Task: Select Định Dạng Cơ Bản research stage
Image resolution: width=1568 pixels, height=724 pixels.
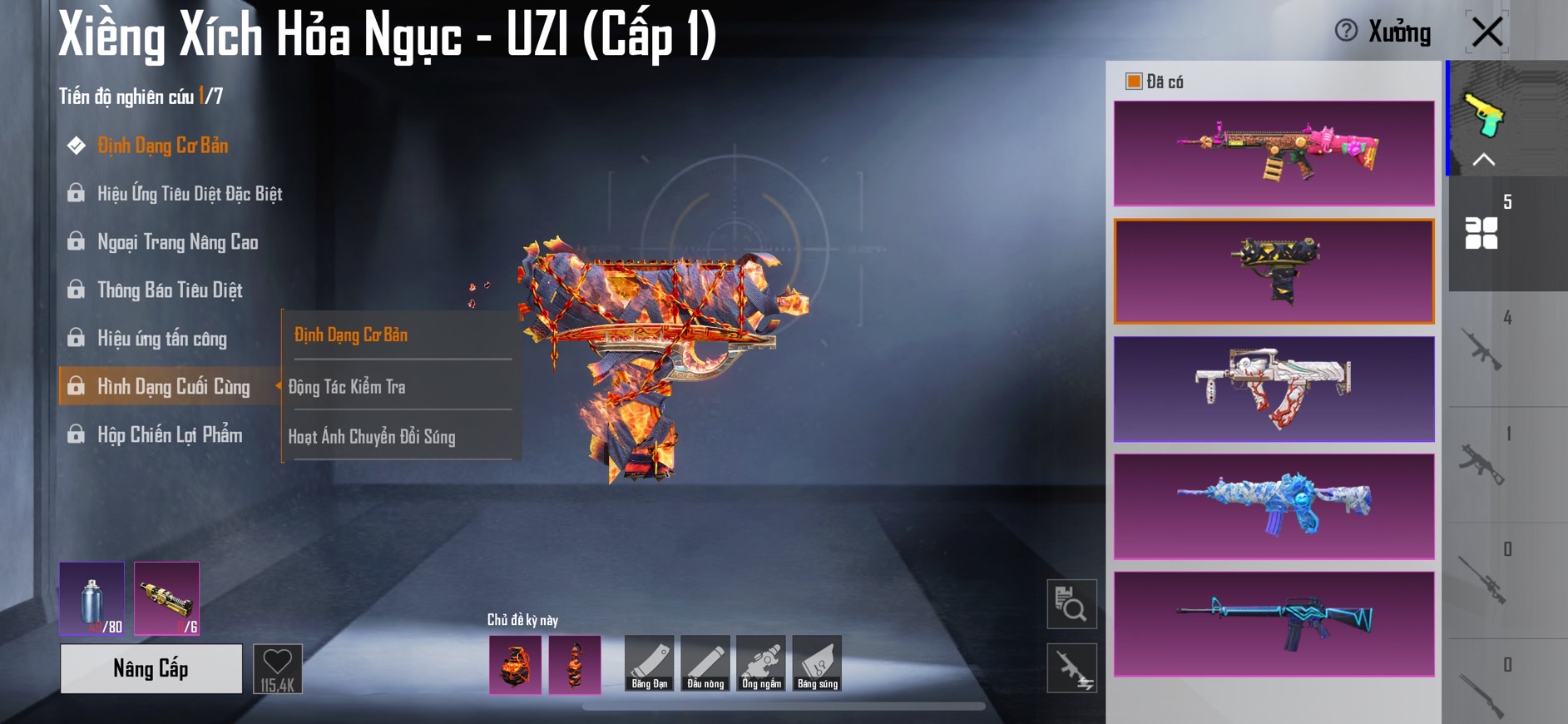Action: tap(162, 146)
